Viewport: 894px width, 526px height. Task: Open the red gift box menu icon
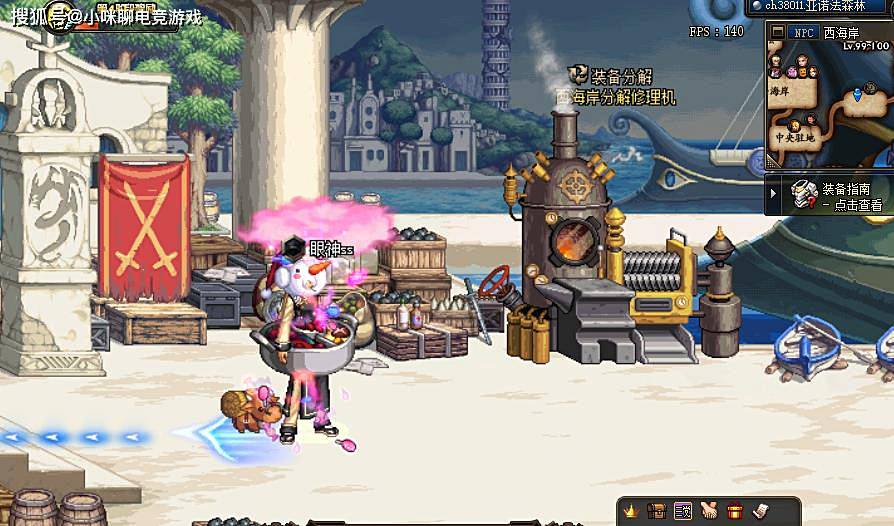735,511
